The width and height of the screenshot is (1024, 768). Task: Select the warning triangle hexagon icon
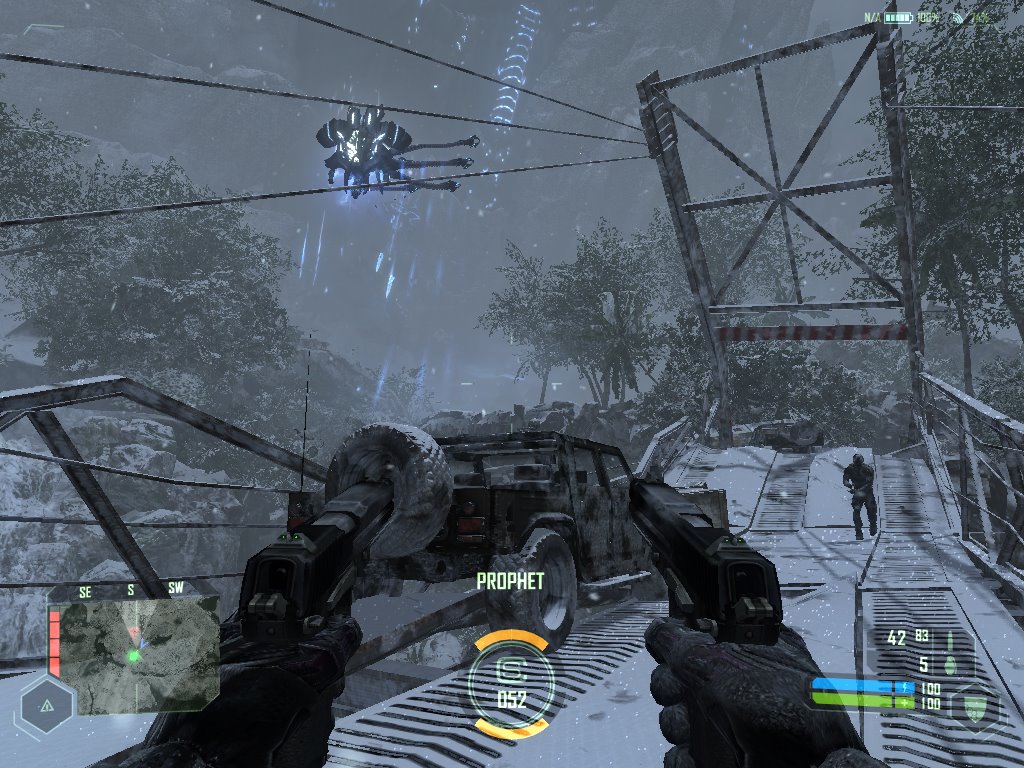pos(46,704)
